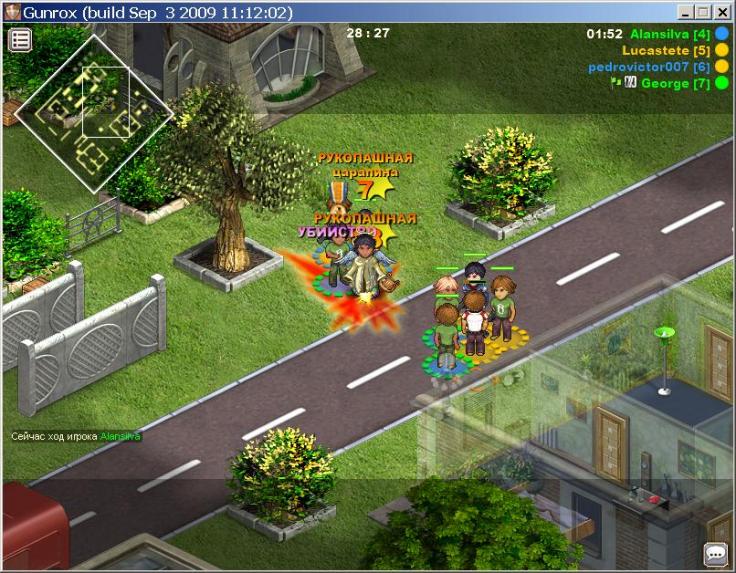
Task: Open the list menu button
Action: tap(20, 40)
